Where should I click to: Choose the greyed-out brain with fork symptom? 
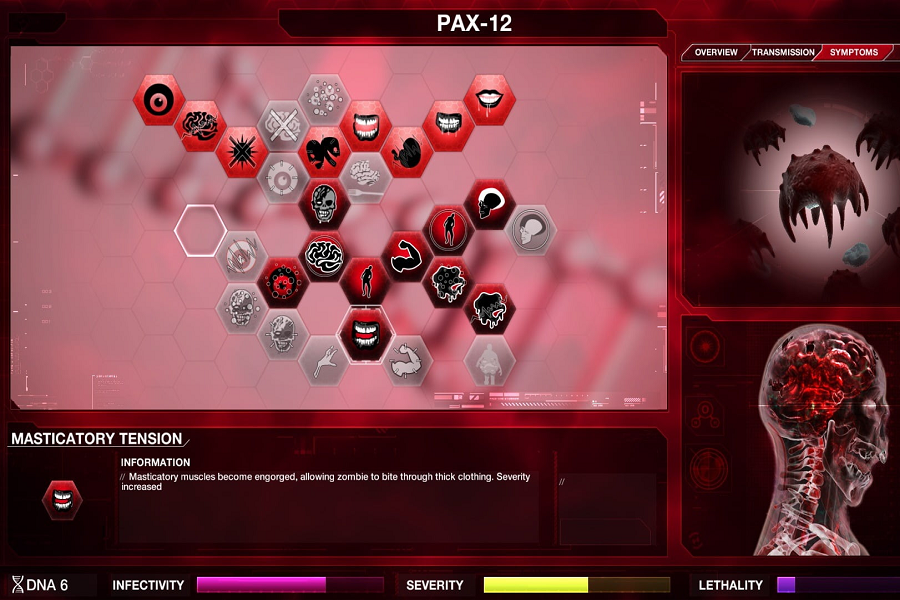pos(365,177)
